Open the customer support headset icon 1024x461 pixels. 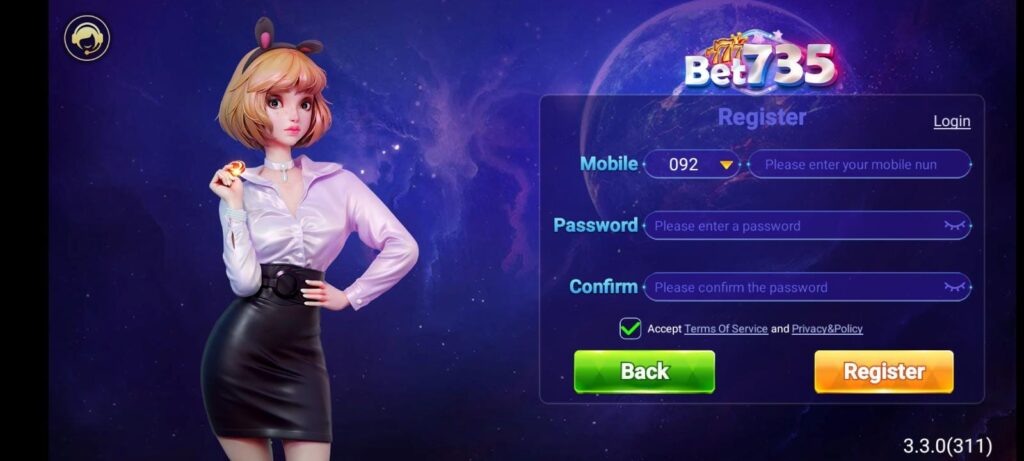click(x=87, y=39)
